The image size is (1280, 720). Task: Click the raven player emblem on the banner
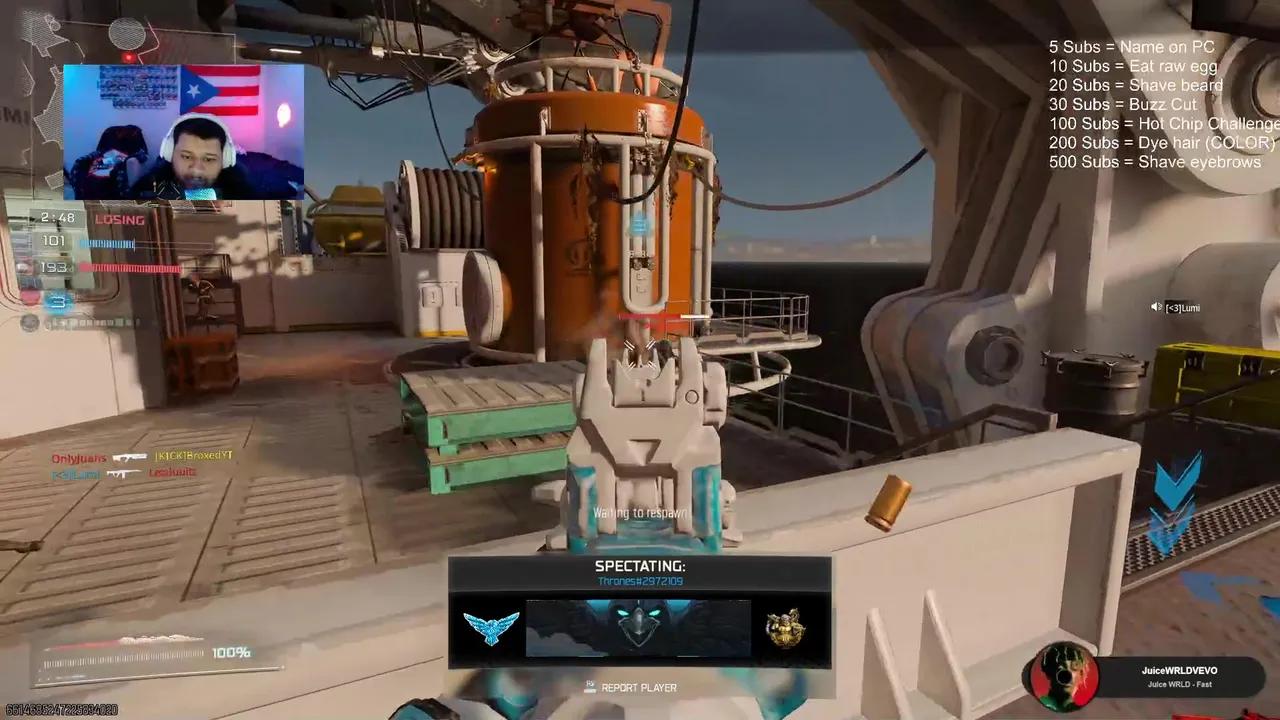[638, 623]
